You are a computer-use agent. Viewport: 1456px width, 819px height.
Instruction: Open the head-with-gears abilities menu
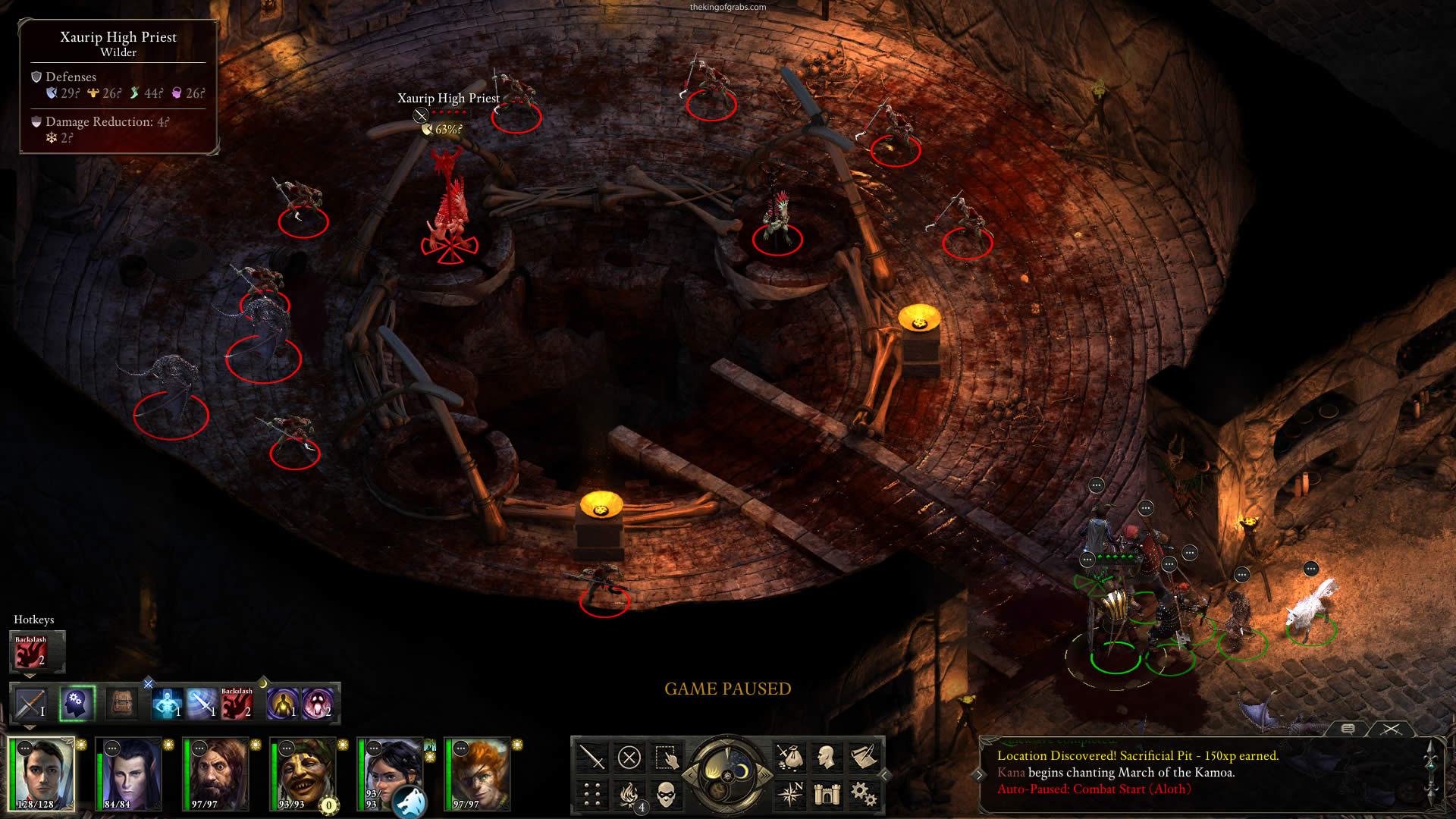tap(77, 704)
